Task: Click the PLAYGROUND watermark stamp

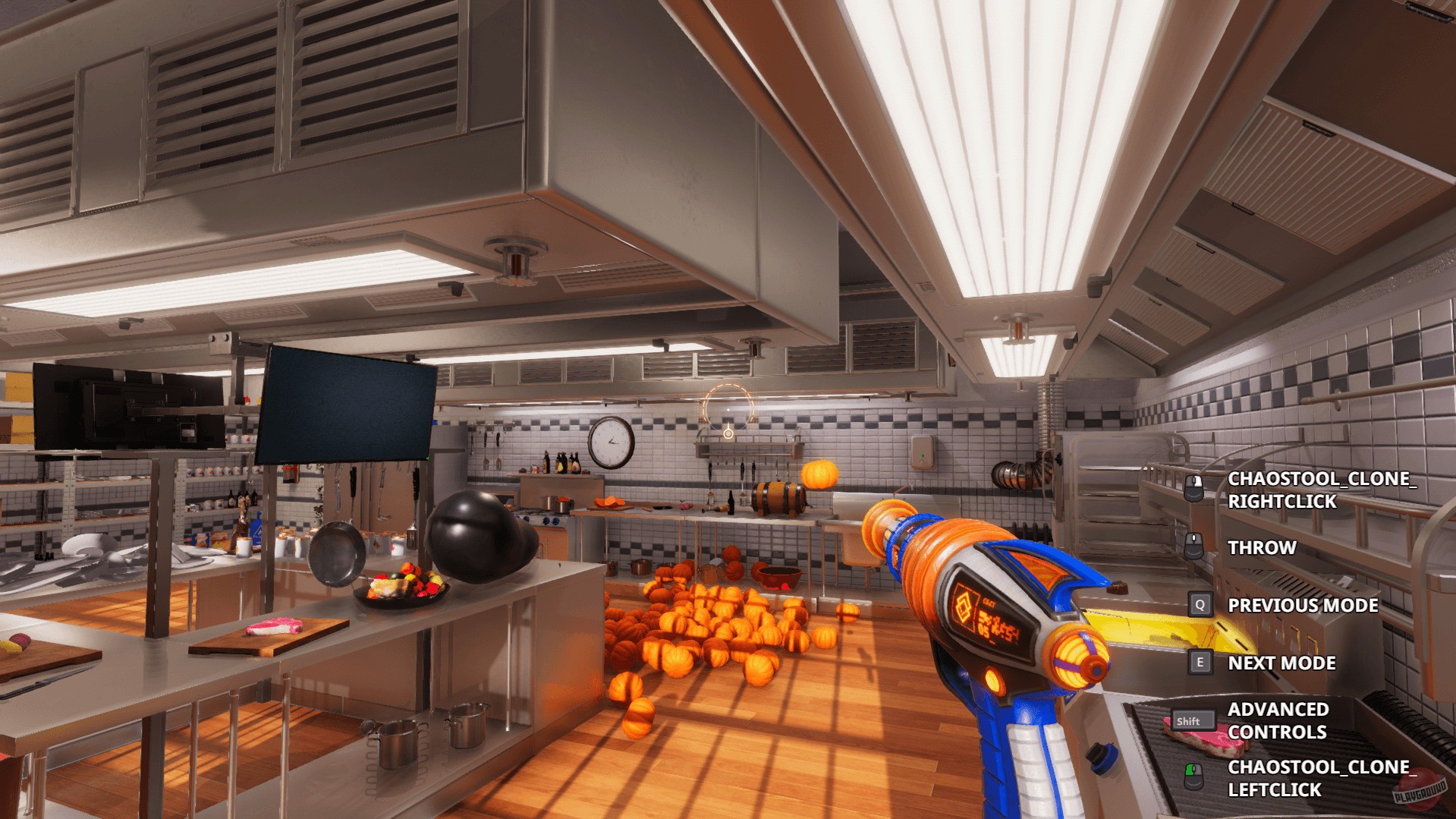Action: (x=1421, y=789)
